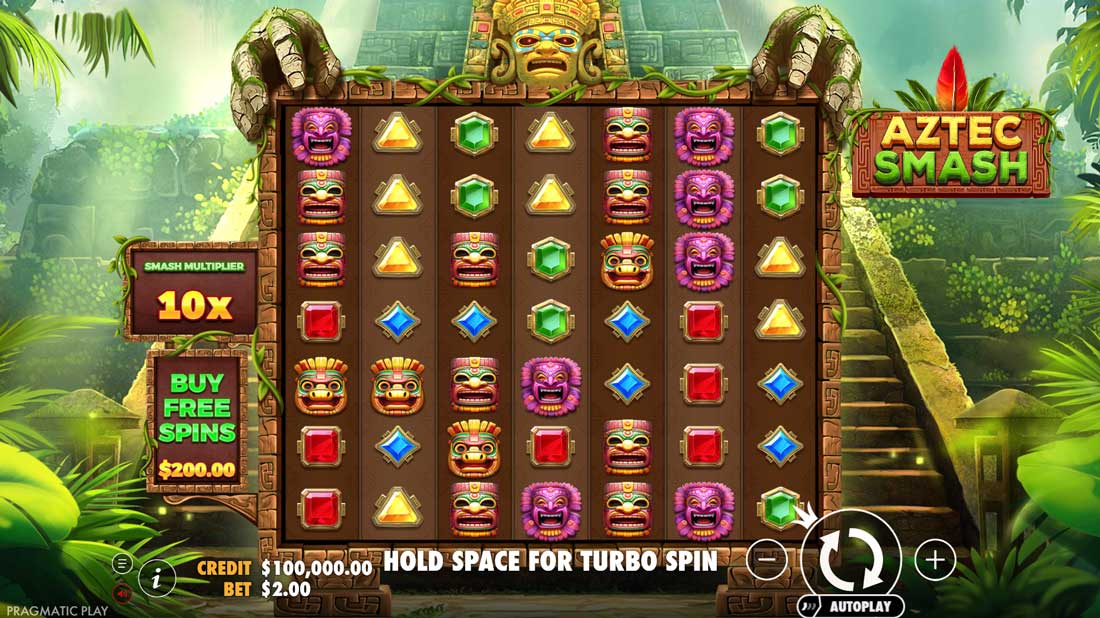Open the game info panel
Viewport: 1100px width, 618px height.
pyautogui.click(x=157, y=576)
